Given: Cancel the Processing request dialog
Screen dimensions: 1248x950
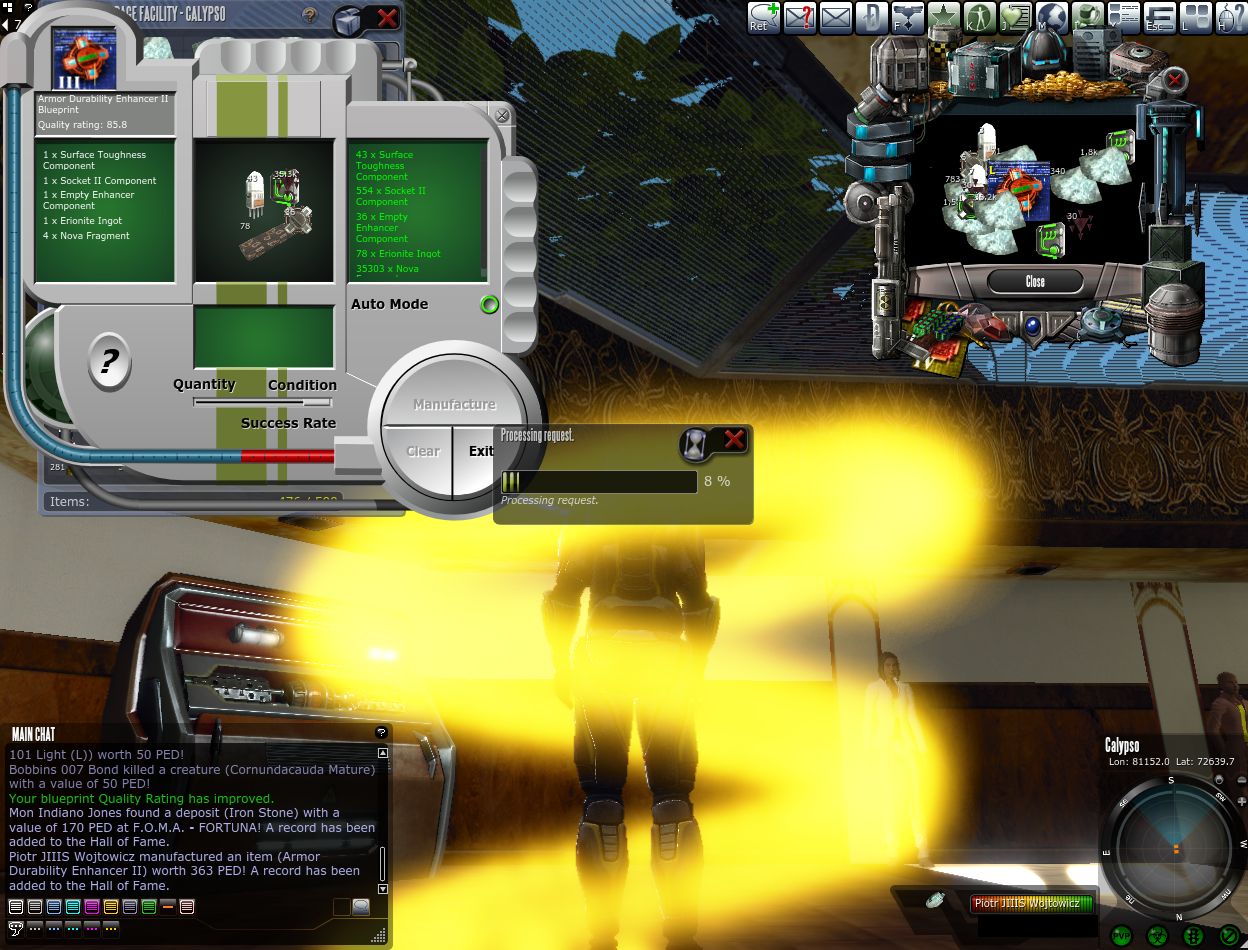Looking at the screenshot, I should (734, 439).
